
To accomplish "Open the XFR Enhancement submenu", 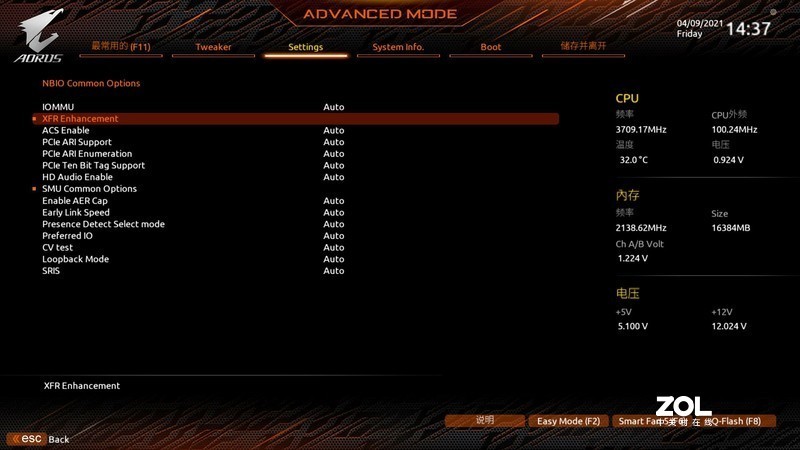I will 80,119.
